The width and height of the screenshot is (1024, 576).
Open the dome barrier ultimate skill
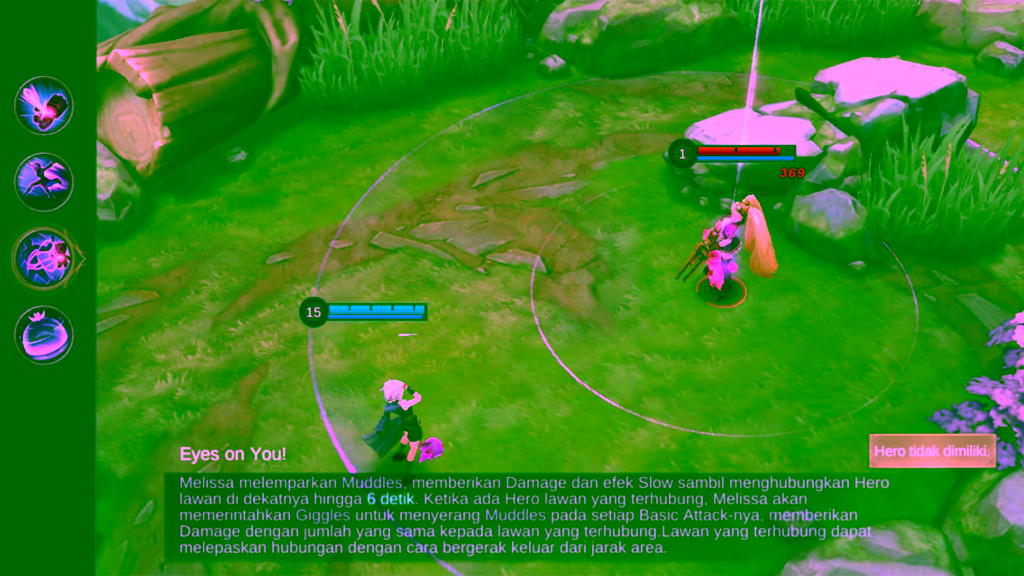44,334
